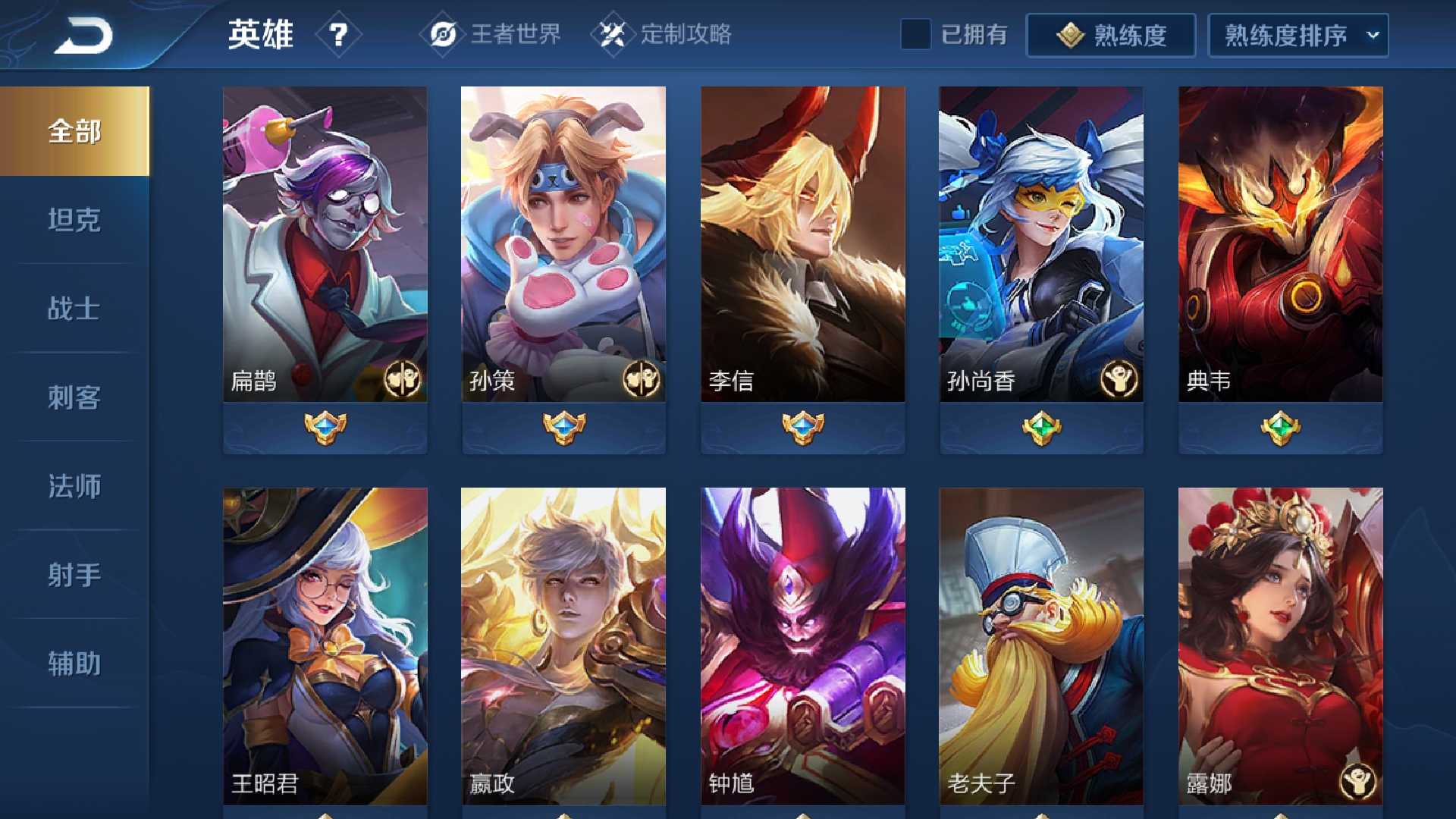Click the 熟练度 proficiency button
1456x819 pixels.
coord(1111,34)
